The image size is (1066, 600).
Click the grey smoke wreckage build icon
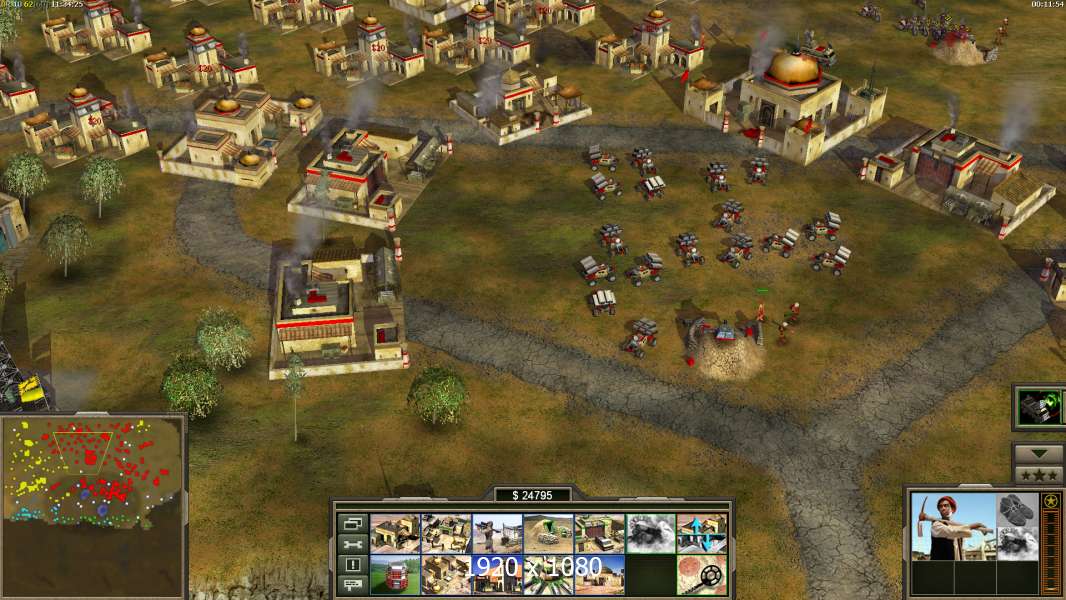coord(650,534)
